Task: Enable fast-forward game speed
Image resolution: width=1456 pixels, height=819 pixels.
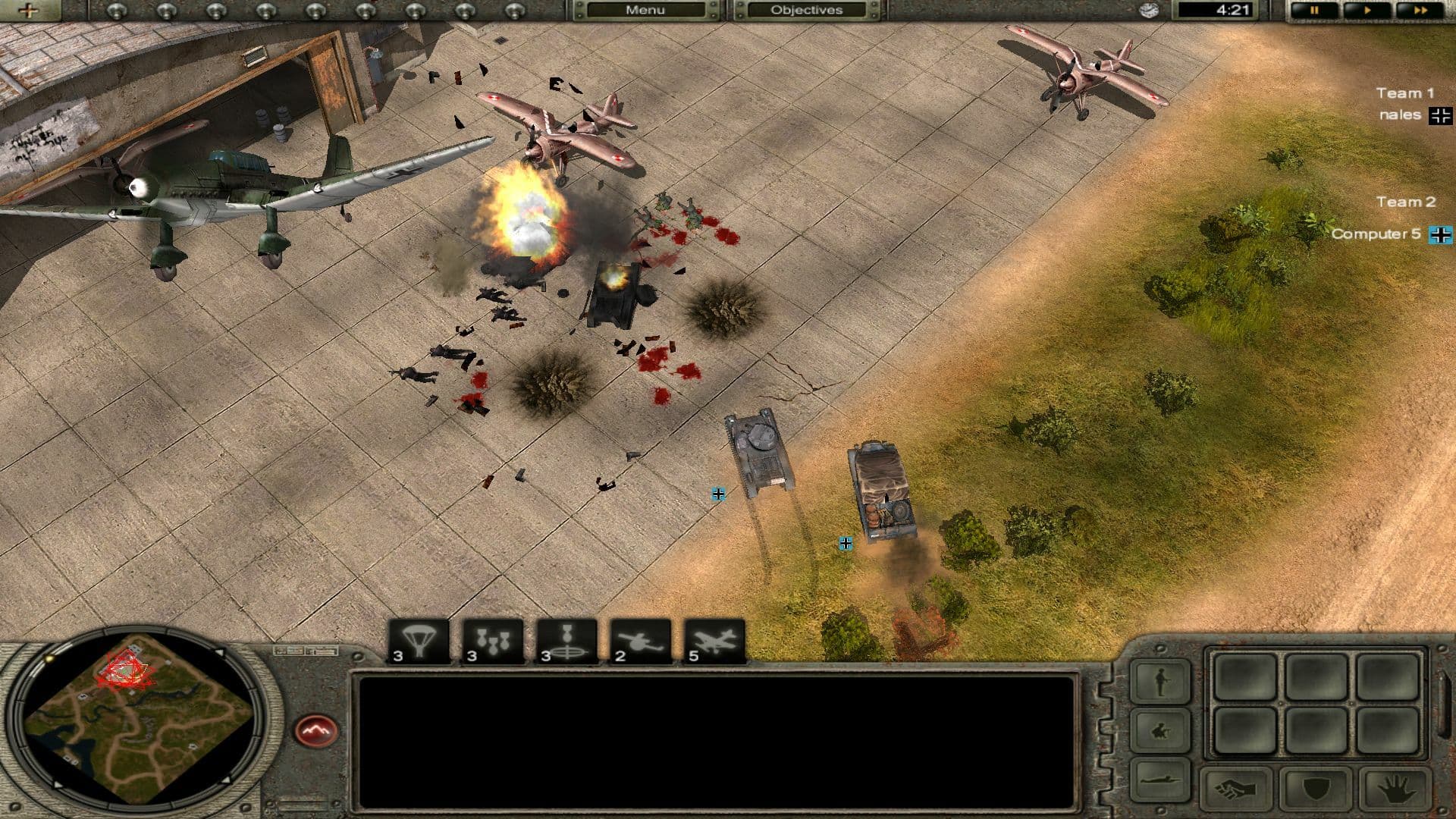Action: pyautogui.click(x=1422, y=10)
